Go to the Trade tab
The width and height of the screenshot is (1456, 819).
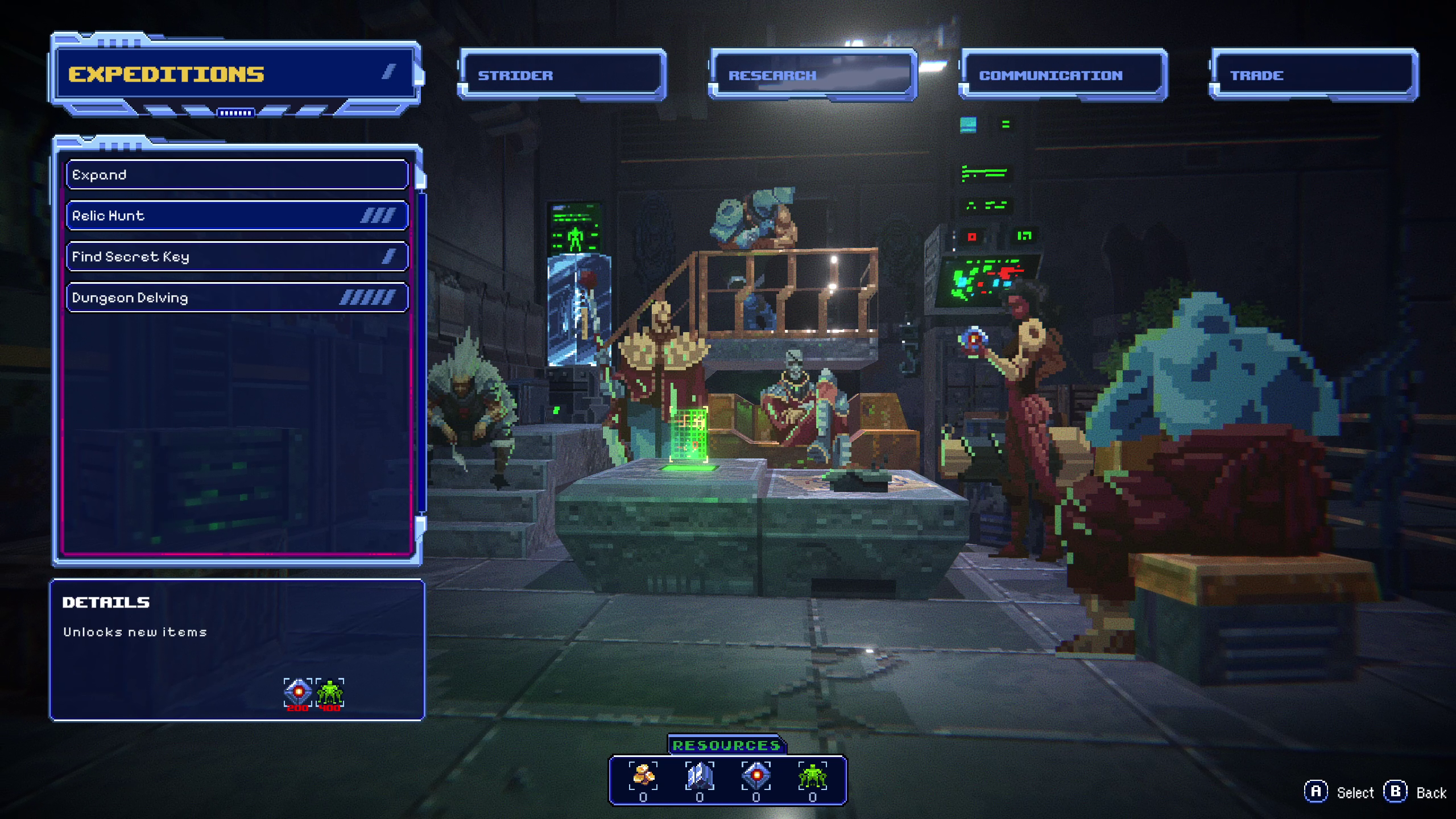click(1313, 75)
